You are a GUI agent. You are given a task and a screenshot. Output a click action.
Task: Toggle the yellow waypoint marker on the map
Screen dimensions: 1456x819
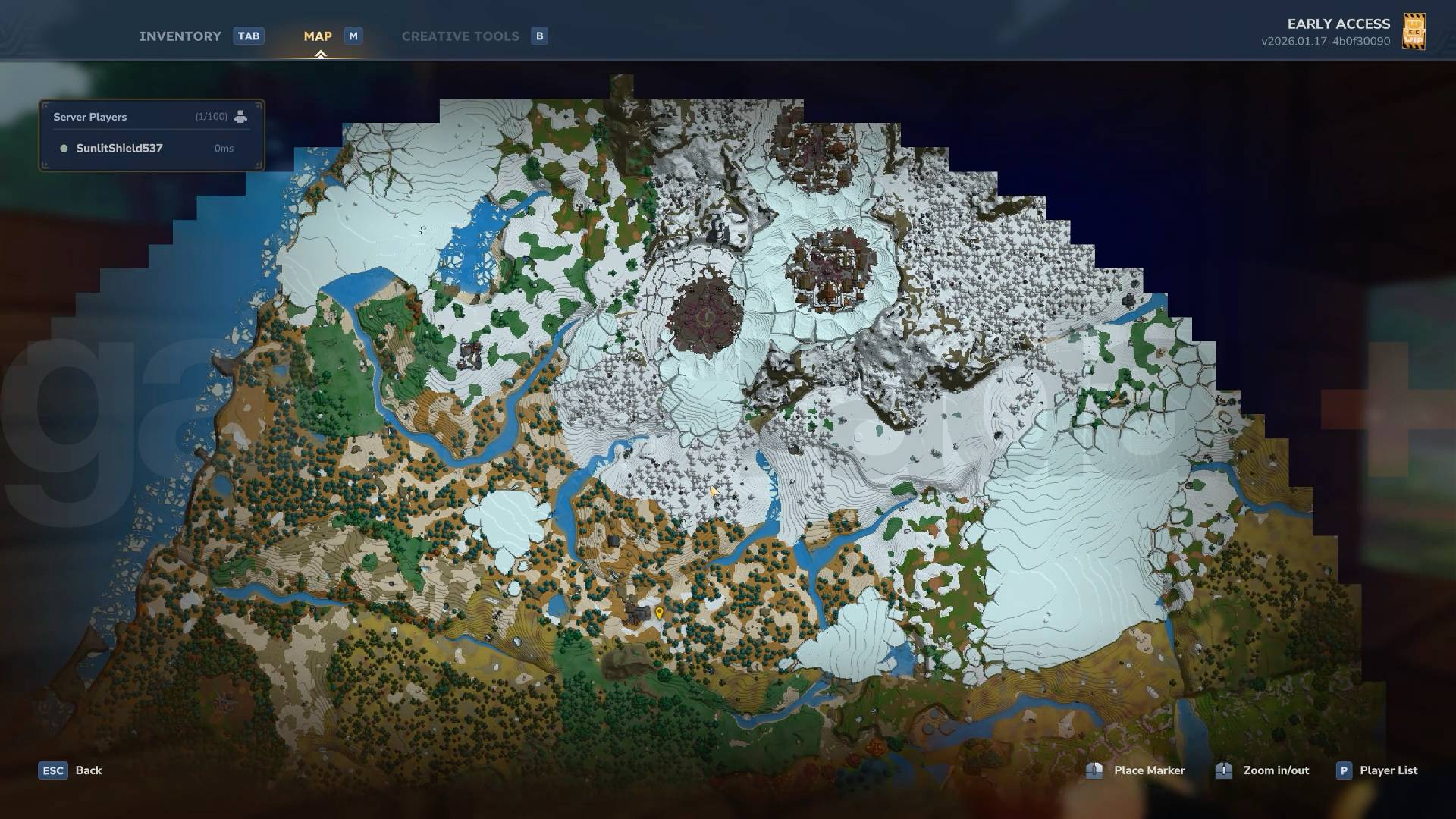tap(659, 610)
